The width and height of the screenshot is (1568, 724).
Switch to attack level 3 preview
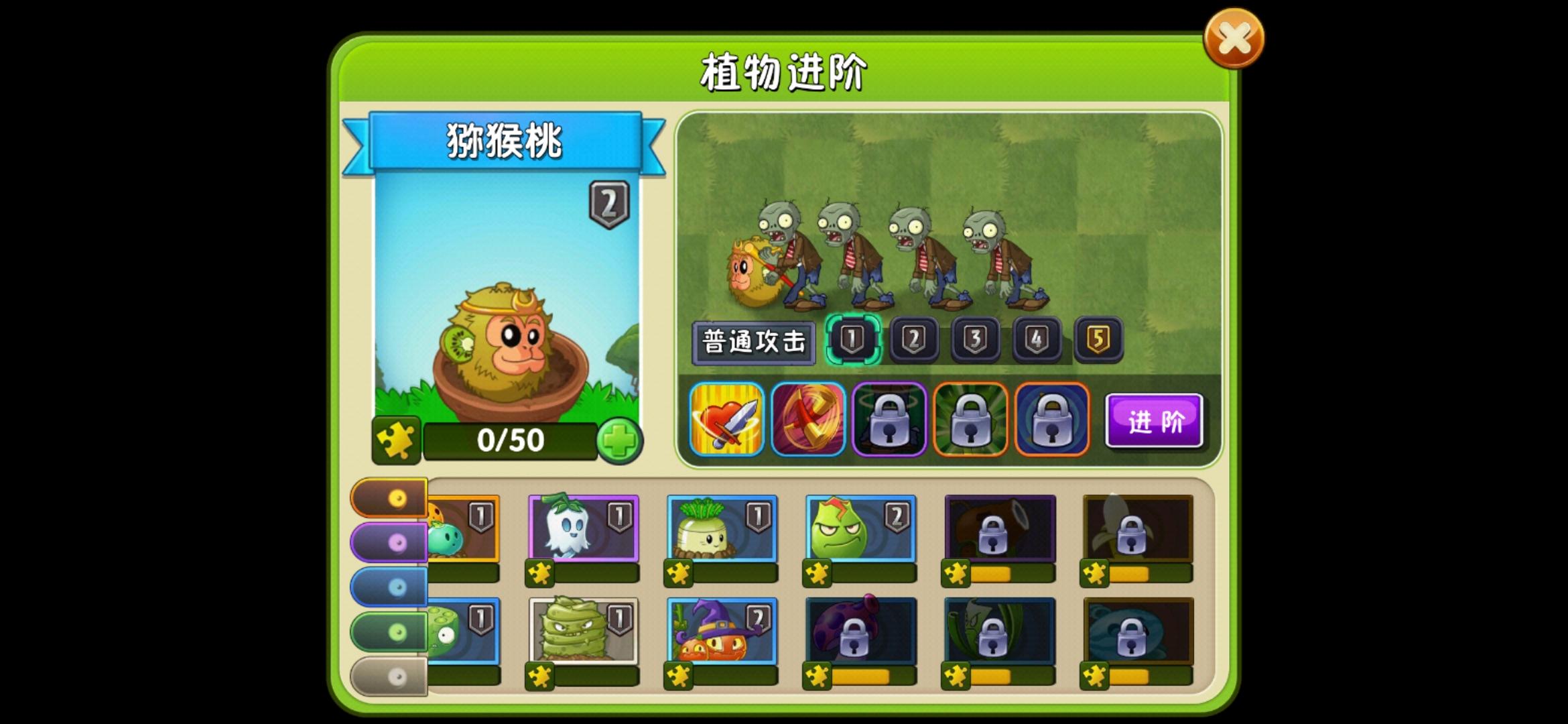pyautogui.click(x=975, y=339)
